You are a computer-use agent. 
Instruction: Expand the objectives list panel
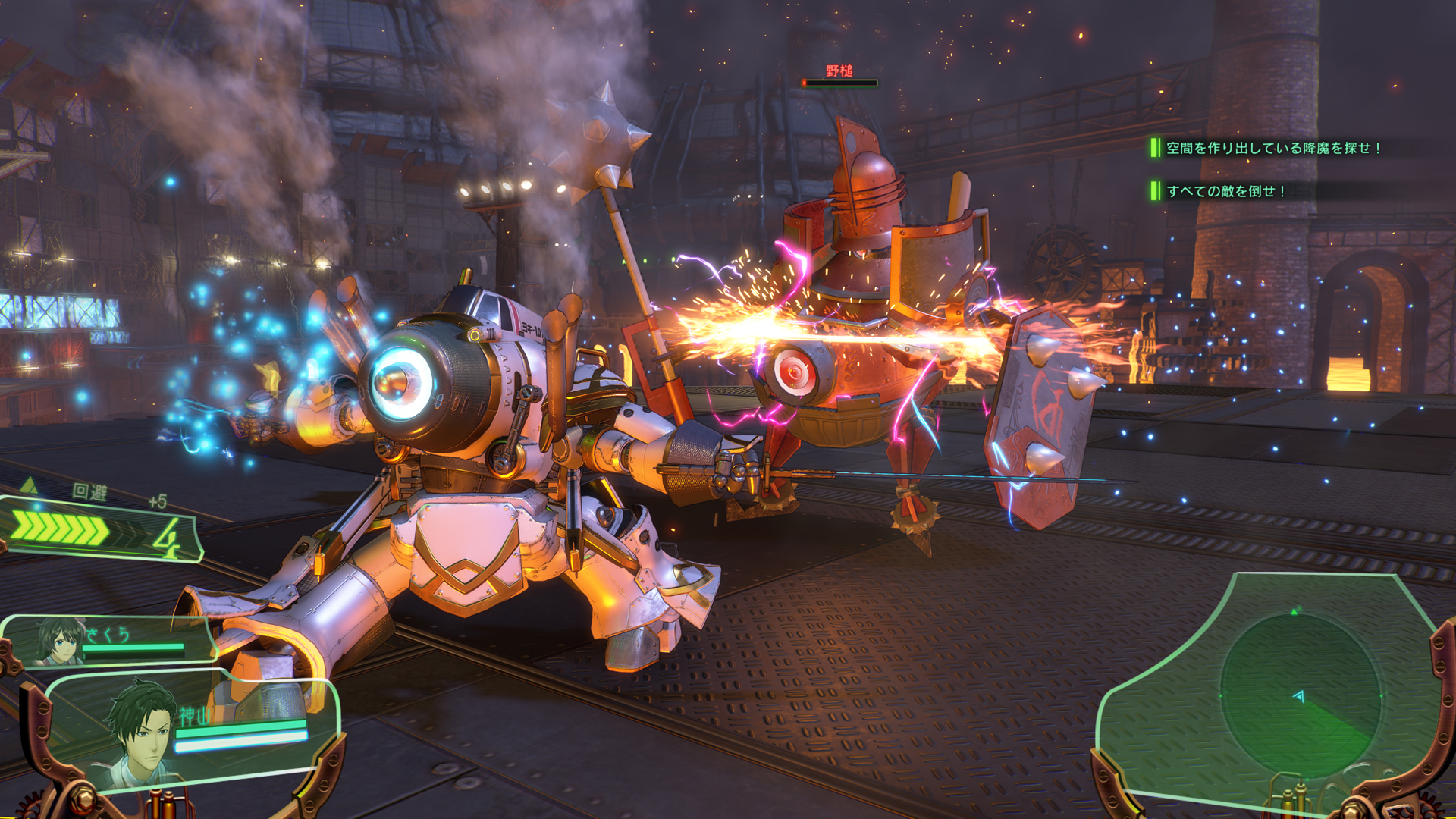pos(1251,171)
